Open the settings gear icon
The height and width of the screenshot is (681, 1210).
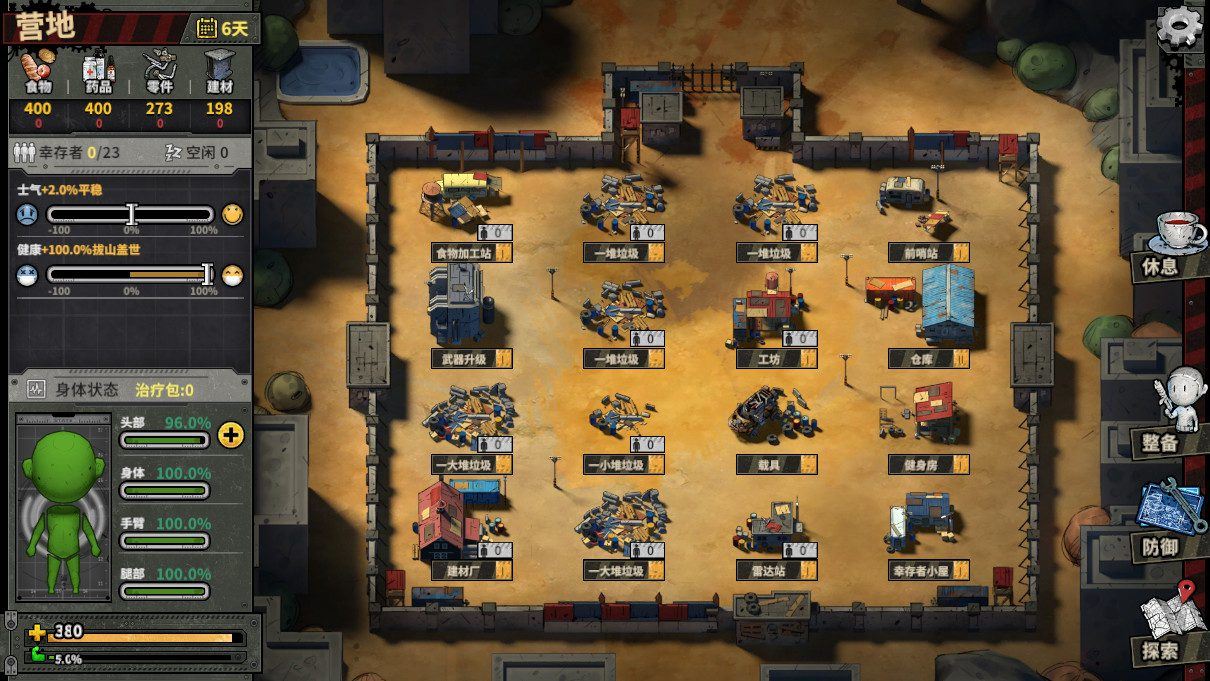click(x=1179, y=27)
